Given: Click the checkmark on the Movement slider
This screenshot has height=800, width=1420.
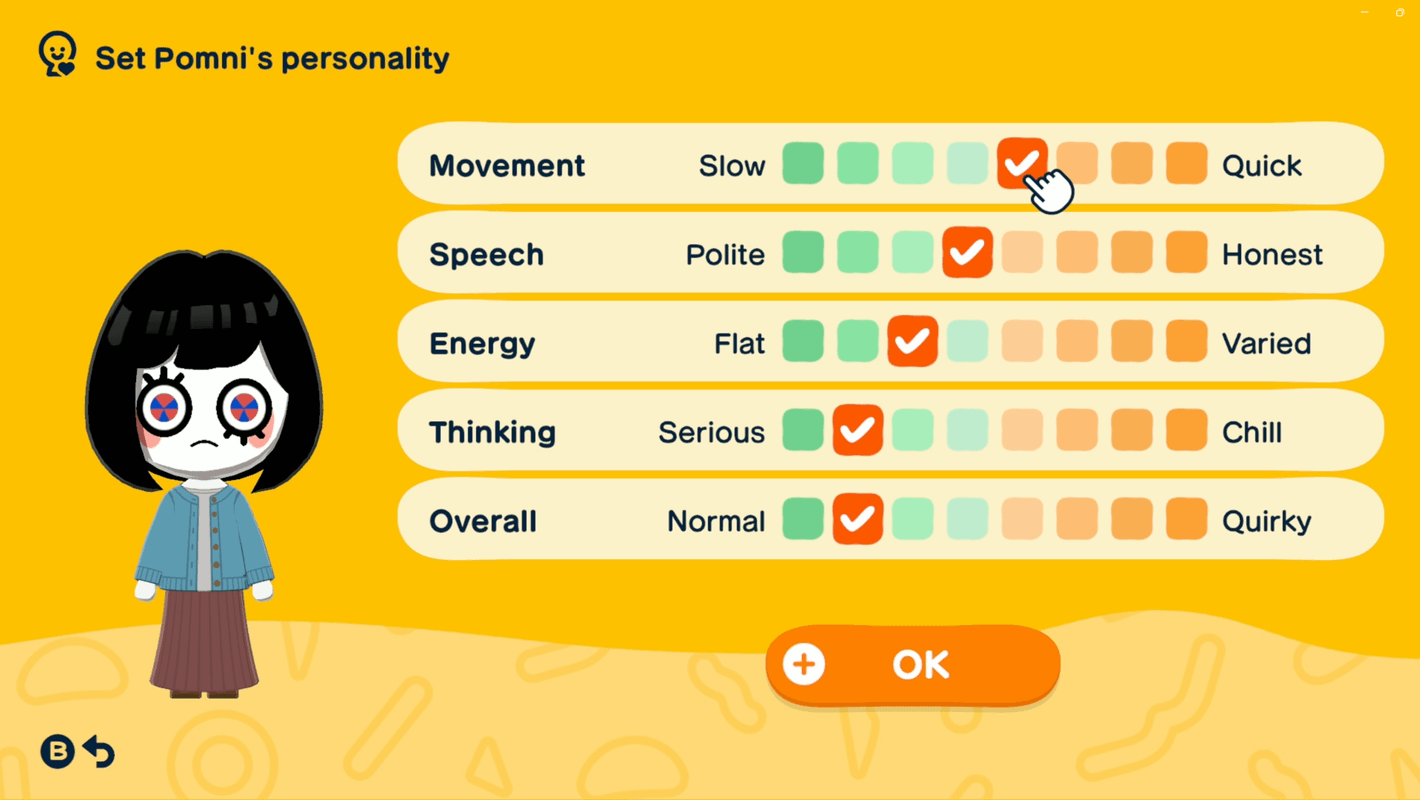Looking at the screenshot, I should coord(1022,163).
